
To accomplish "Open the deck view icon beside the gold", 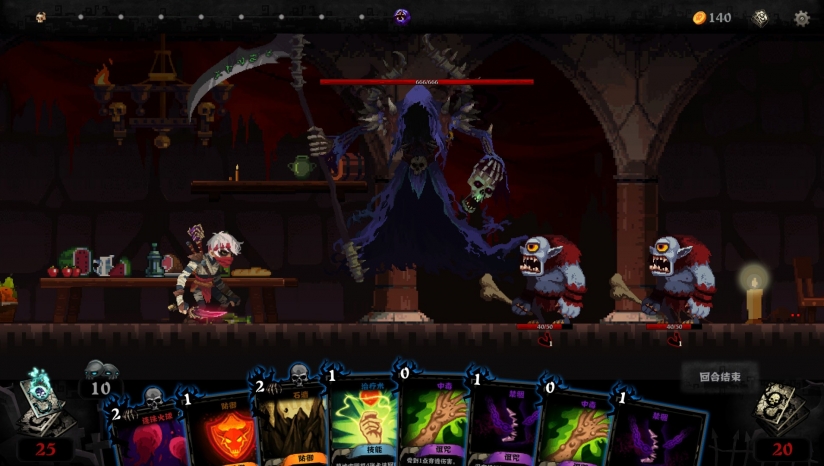I will click(x=761, y=18).
